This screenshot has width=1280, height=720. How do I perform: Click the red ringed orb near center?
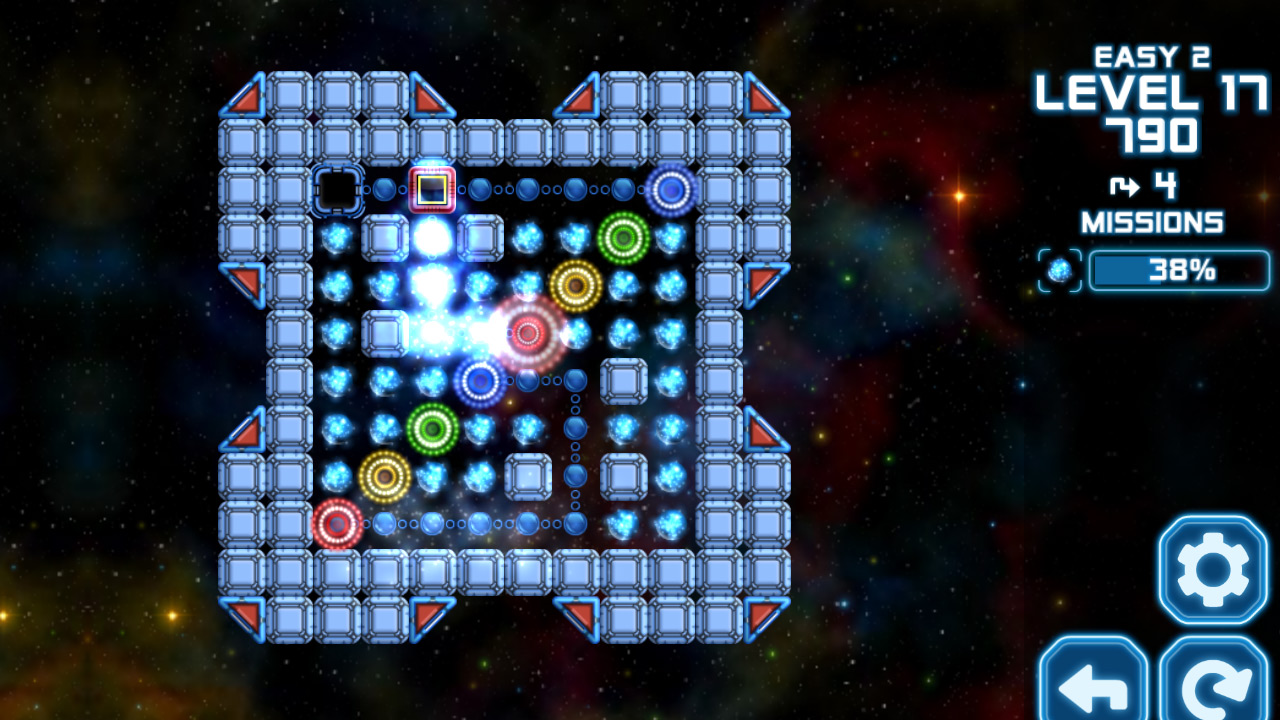click(528, 333)
